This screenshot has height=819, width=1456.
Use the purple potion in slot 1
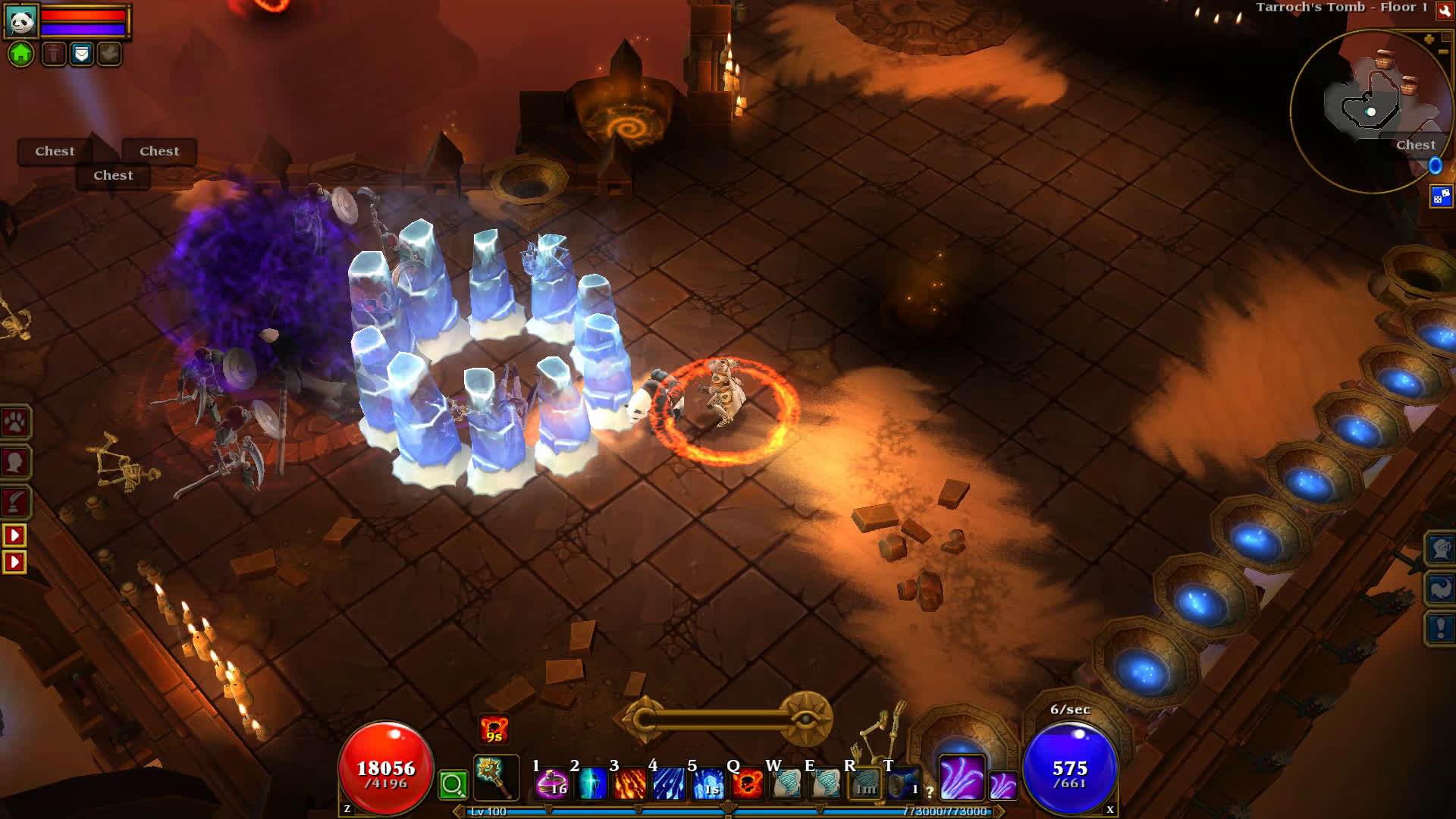tap(552, 783)
